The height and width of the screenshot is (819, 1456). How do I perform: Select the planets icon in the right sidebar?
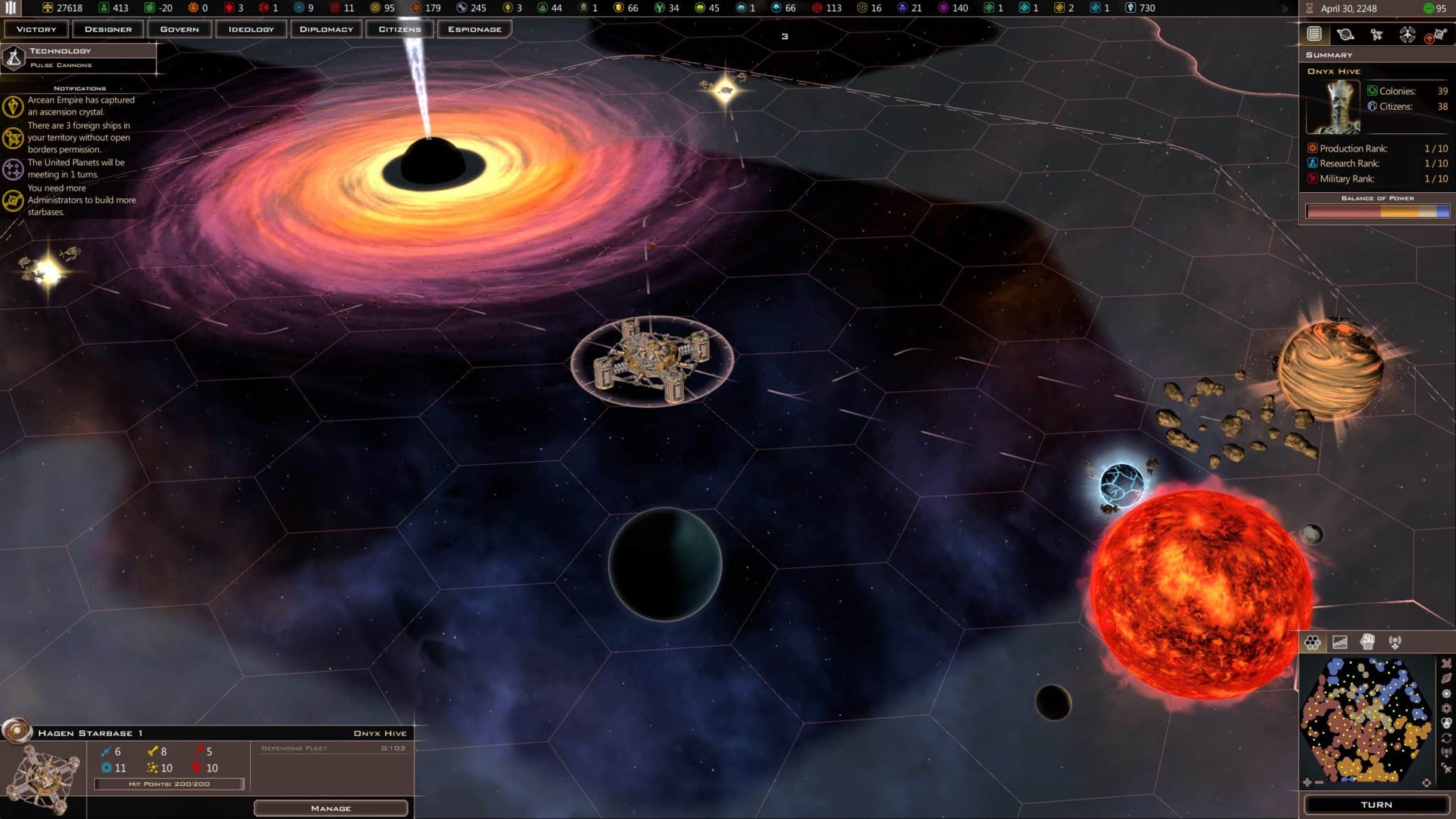pos(1345,34)
